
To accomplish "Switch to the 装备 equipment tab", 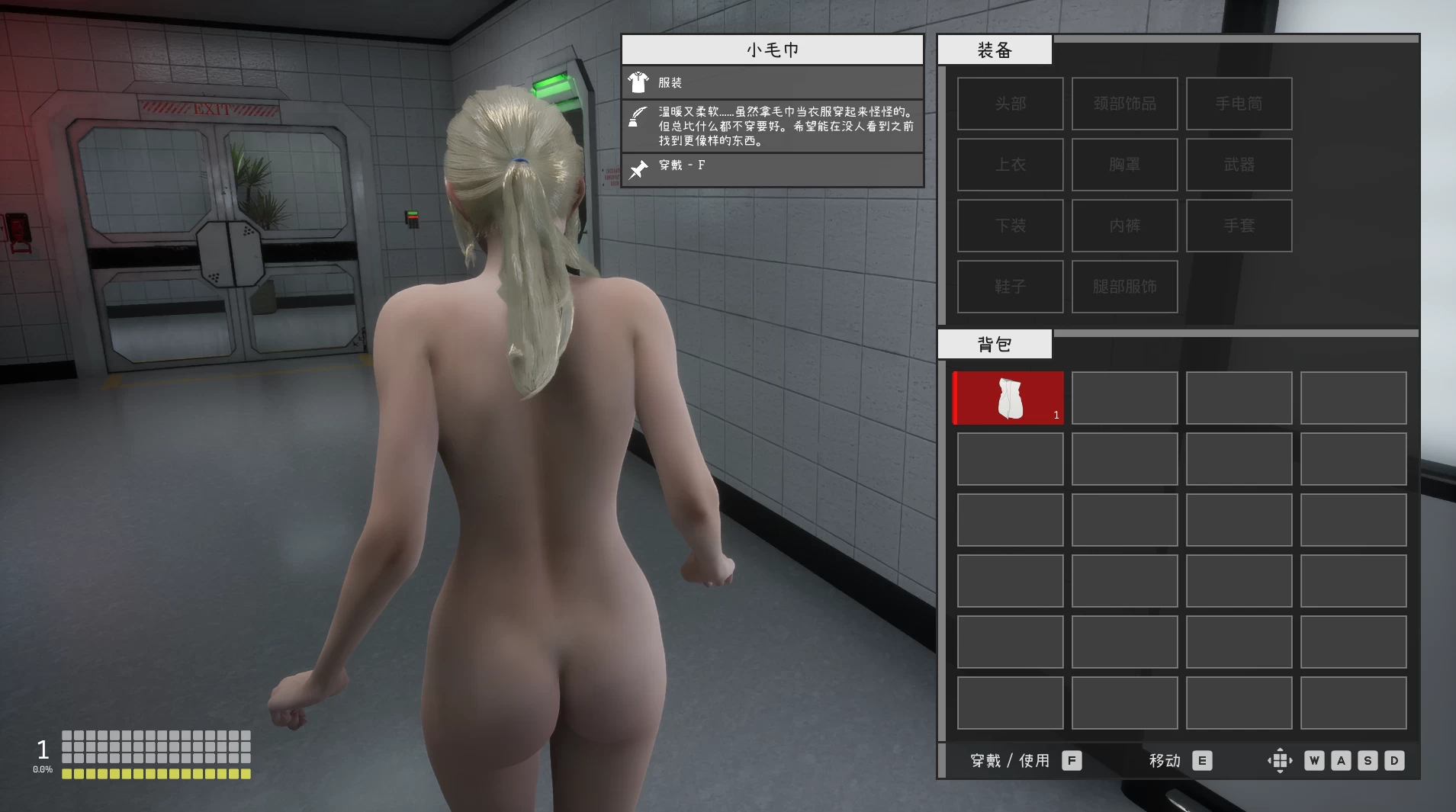I will coord(994,49).
